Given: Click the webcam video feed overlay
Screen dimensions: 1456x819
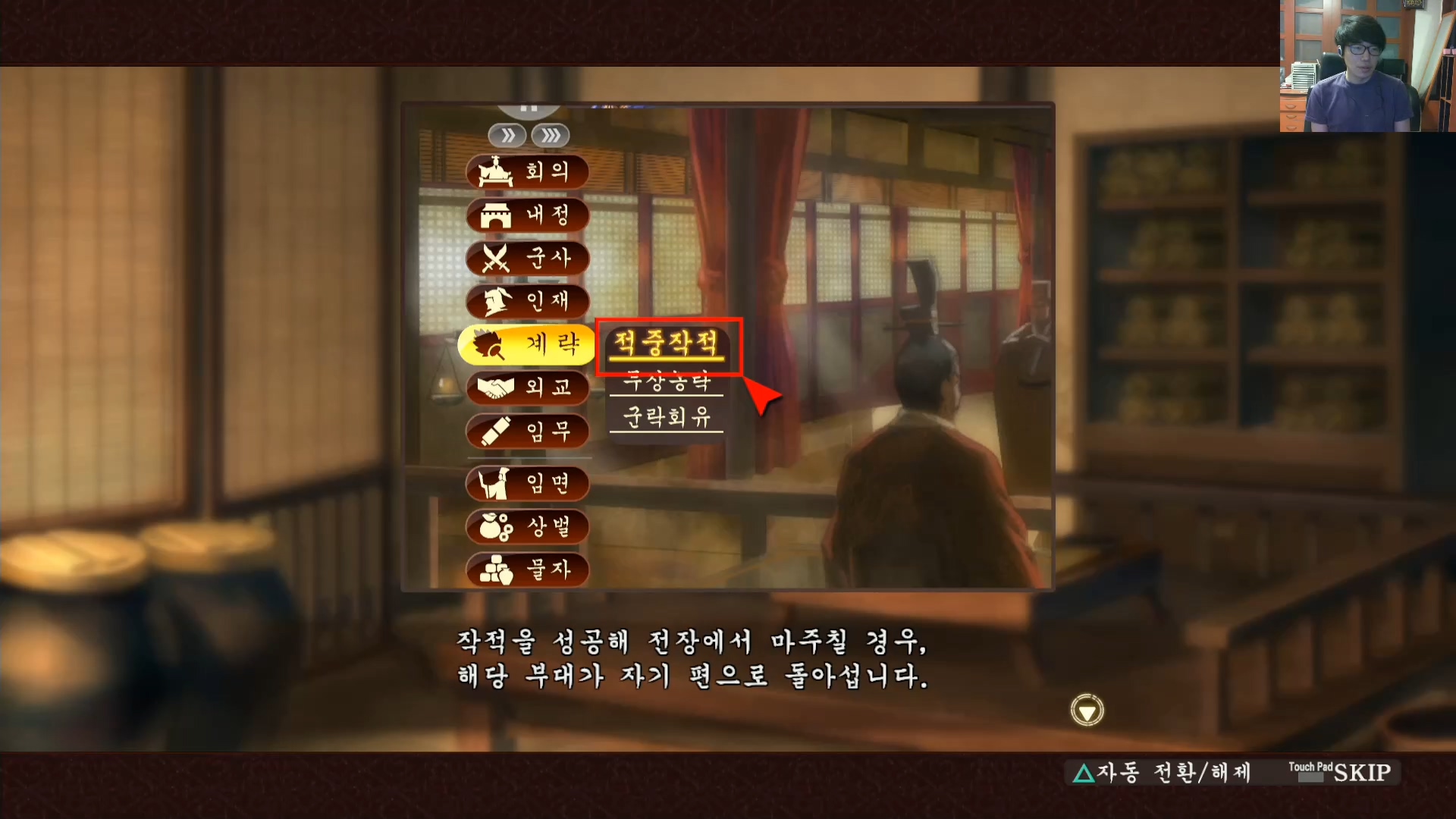Looking at the screenshot, I should click(x=1365, y=64).
